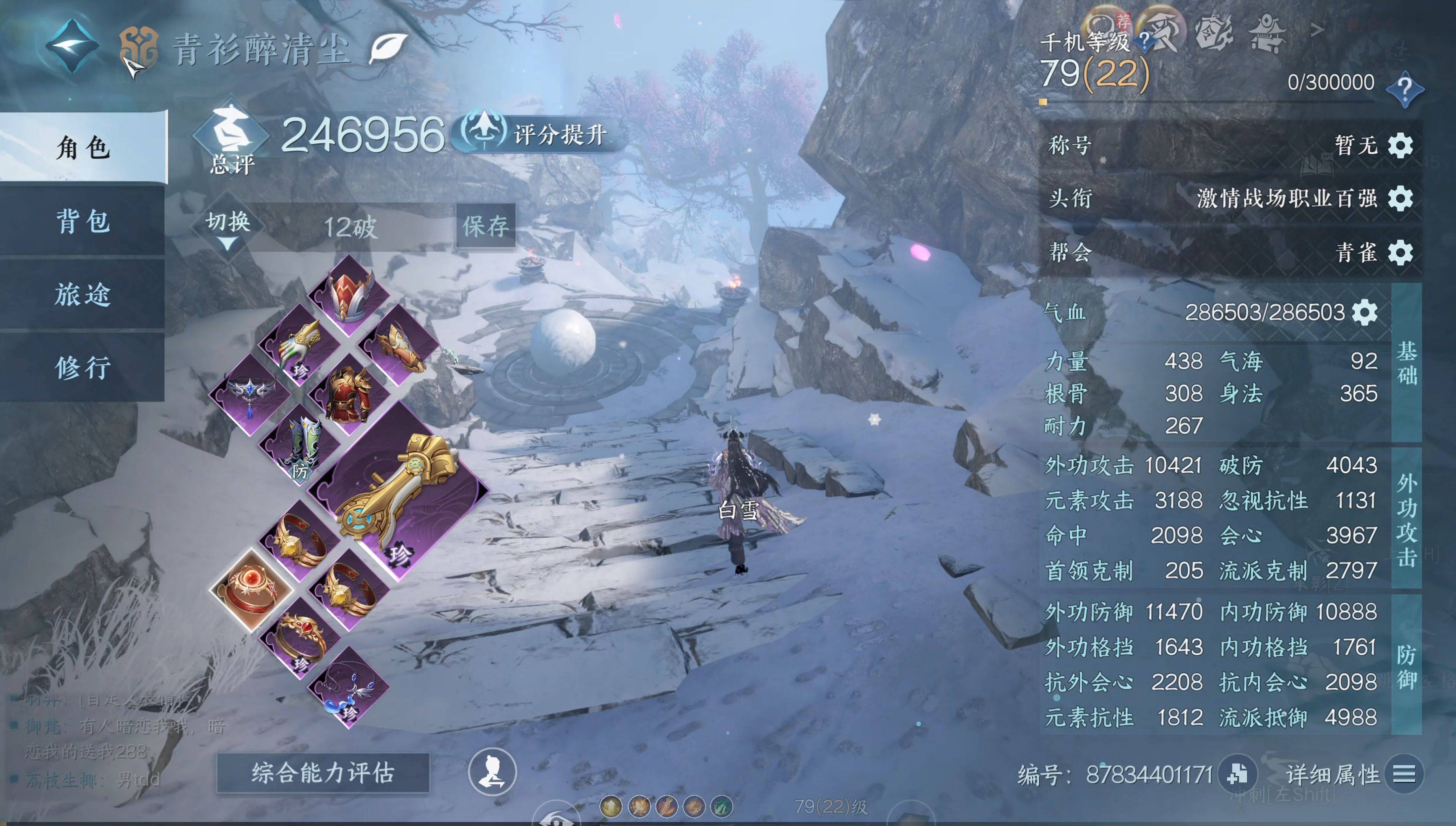Show the 外功攻击 stats section
Image resolution: width=1456 pixels, height=826 pixels.
tap(1407, 520)
